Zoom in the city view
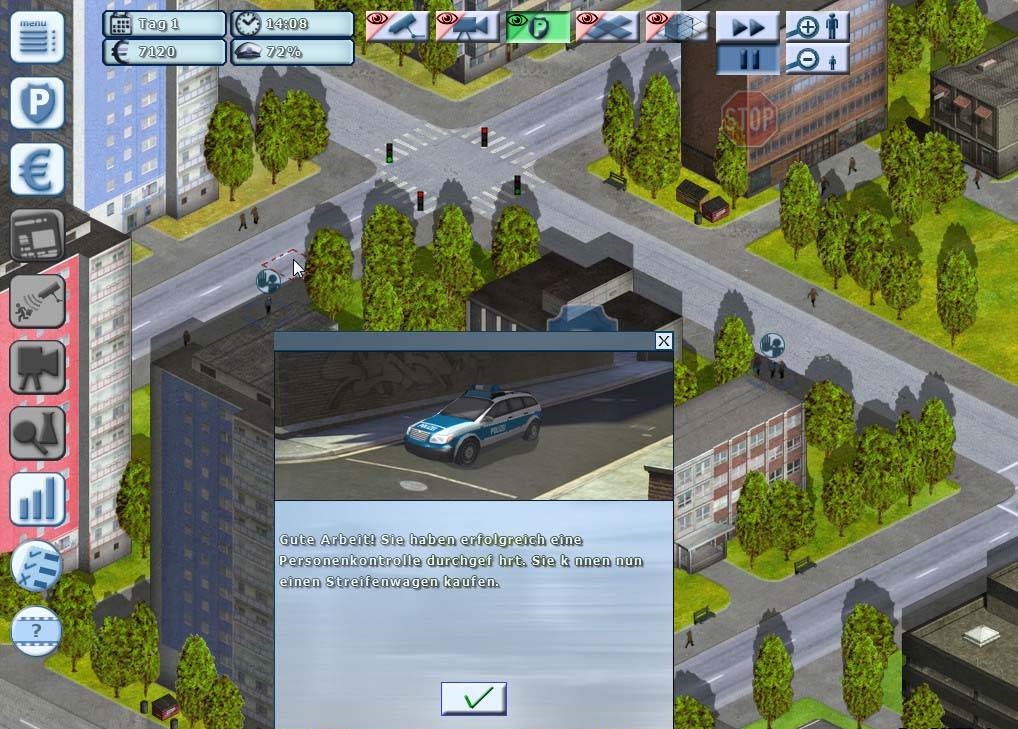The width and height of the screenshot is (1018, 729). pos(817,27)
